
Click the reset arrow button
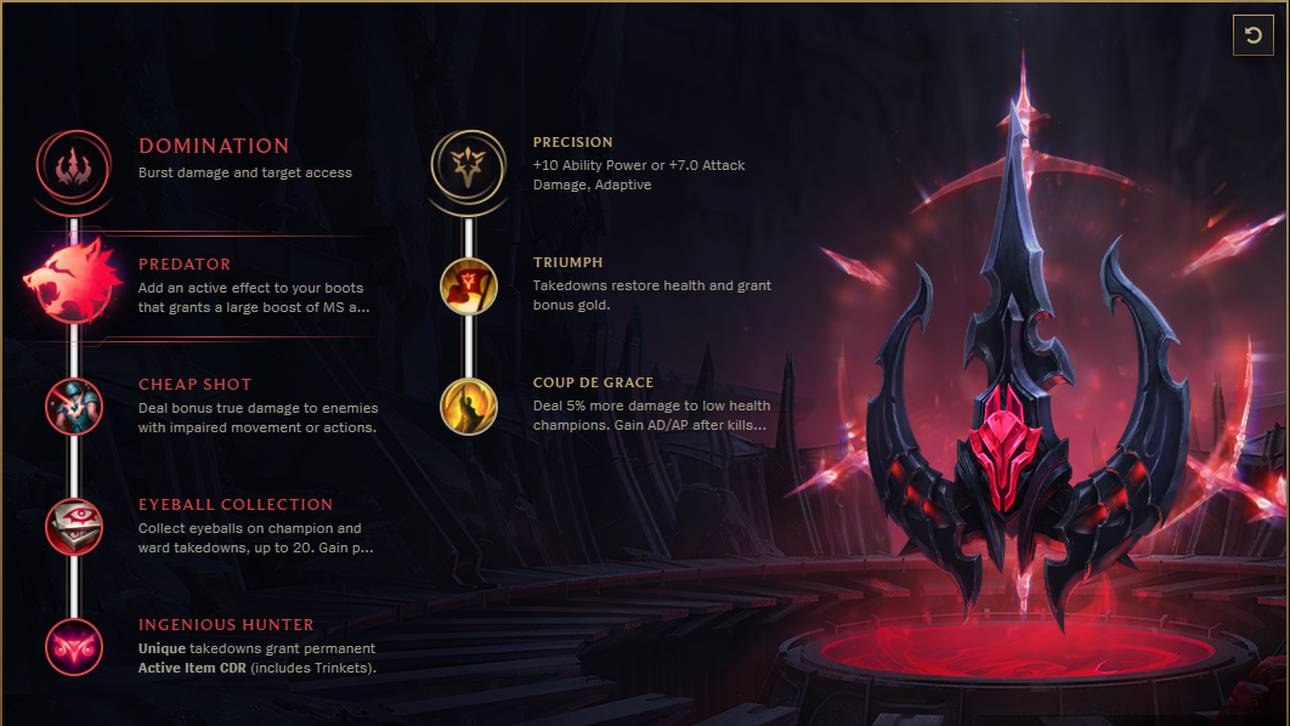pos(1253,36)
